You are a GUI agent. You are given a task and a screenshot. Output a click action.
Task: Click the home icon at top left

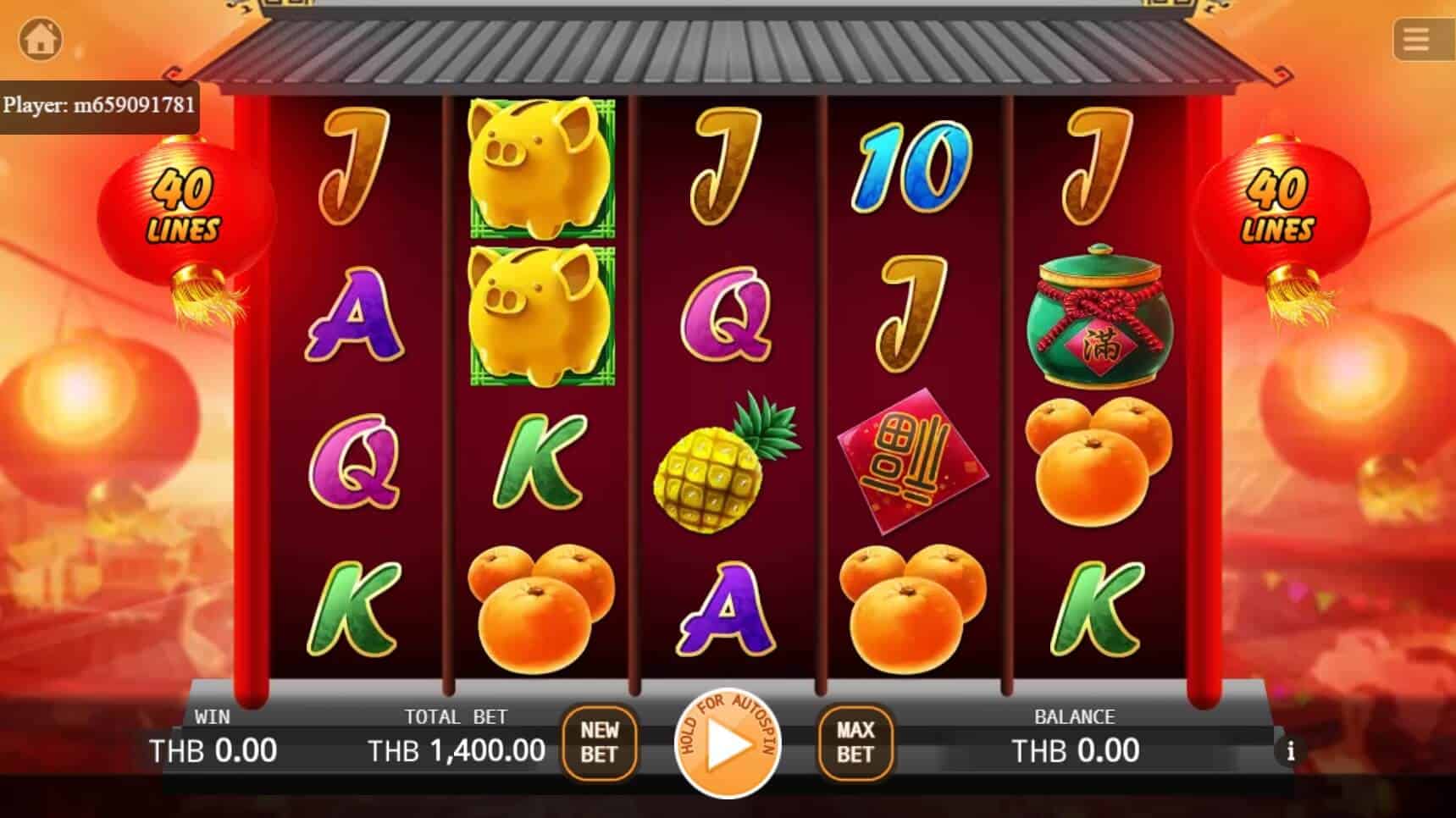pyautogui.click(x=41, y=39)
